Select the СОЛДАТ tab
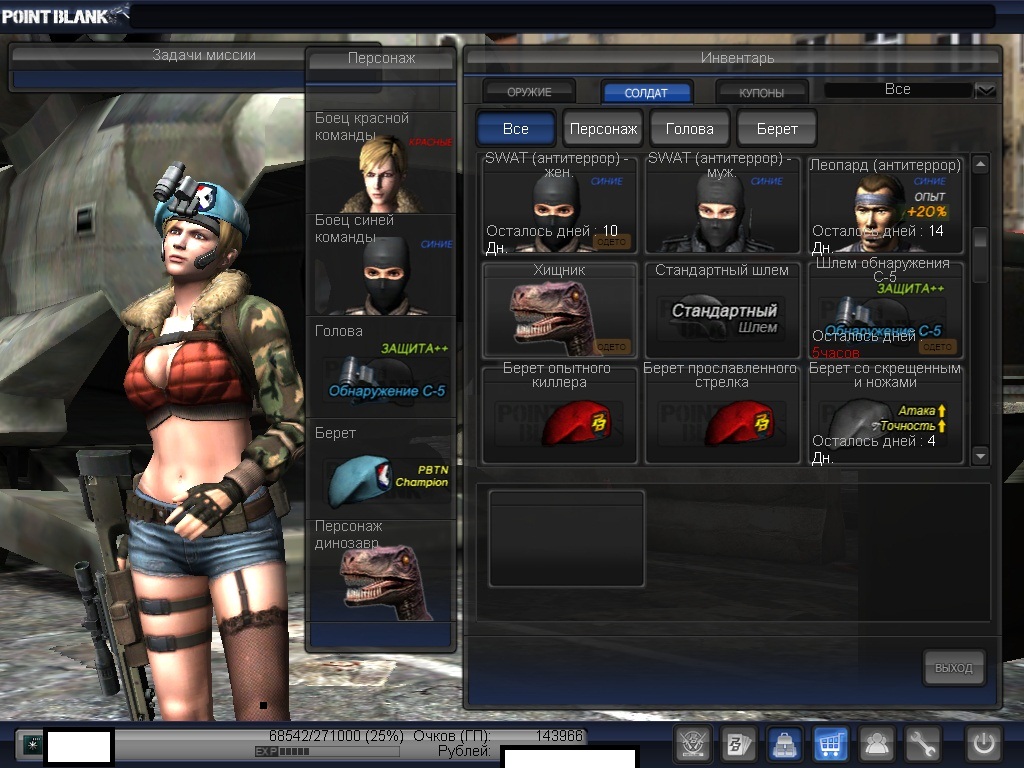 [x=646, y=92]
